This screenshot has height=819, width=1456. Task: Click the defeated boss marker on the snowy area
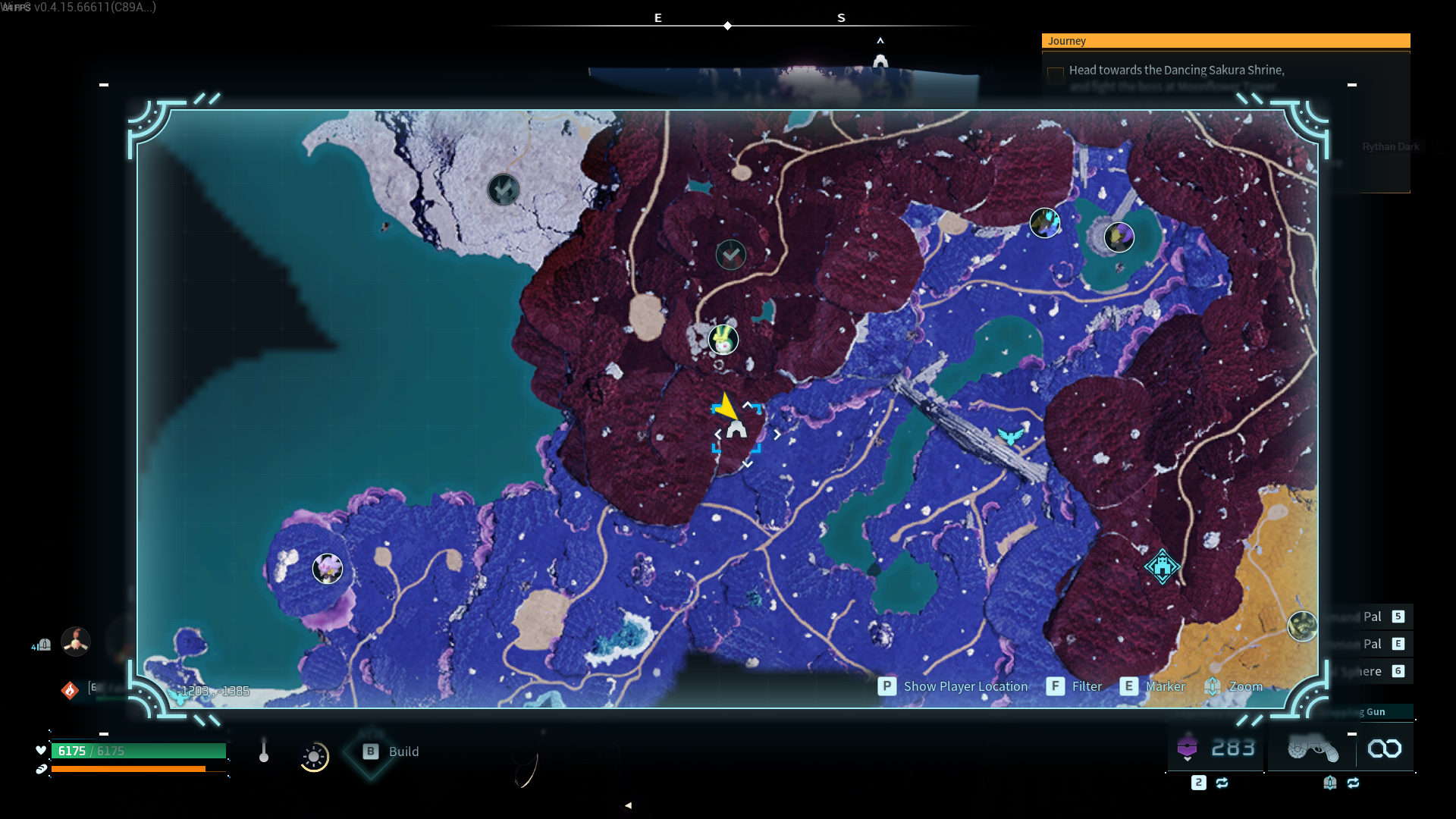click(x=504, y=190)
